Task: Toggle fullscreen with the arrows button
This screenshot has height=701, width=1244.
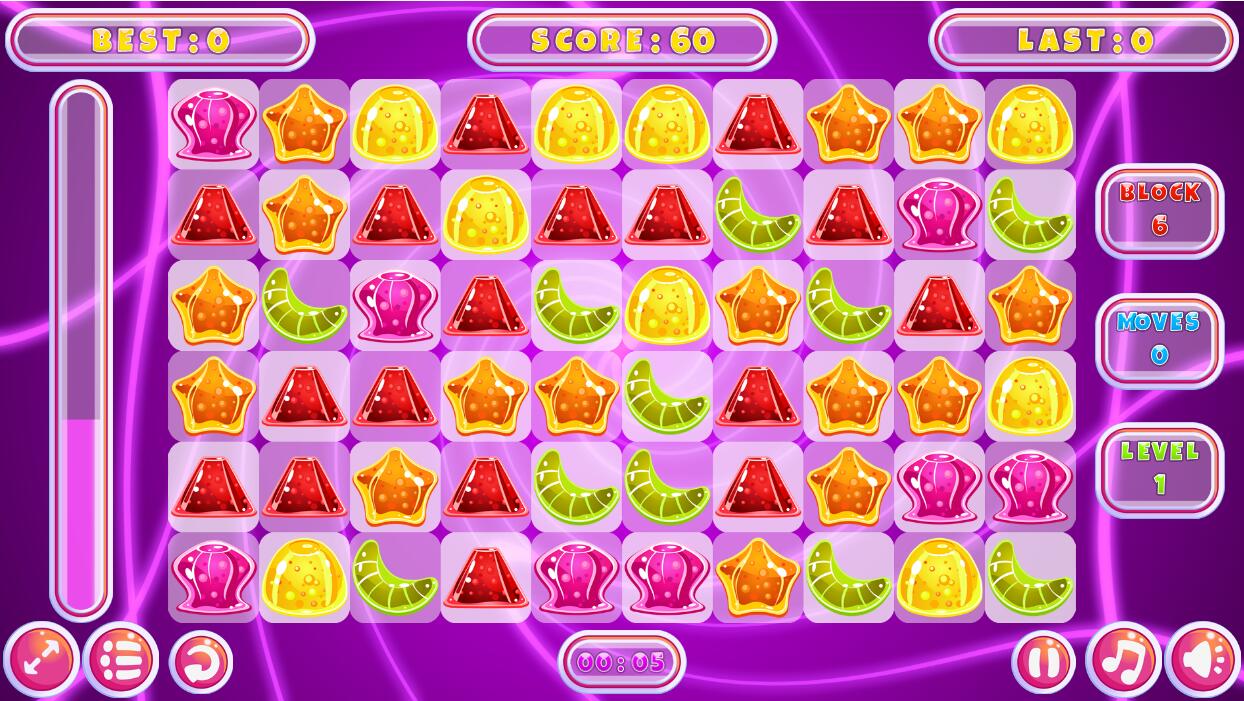Action: click(x=41, y=660)
